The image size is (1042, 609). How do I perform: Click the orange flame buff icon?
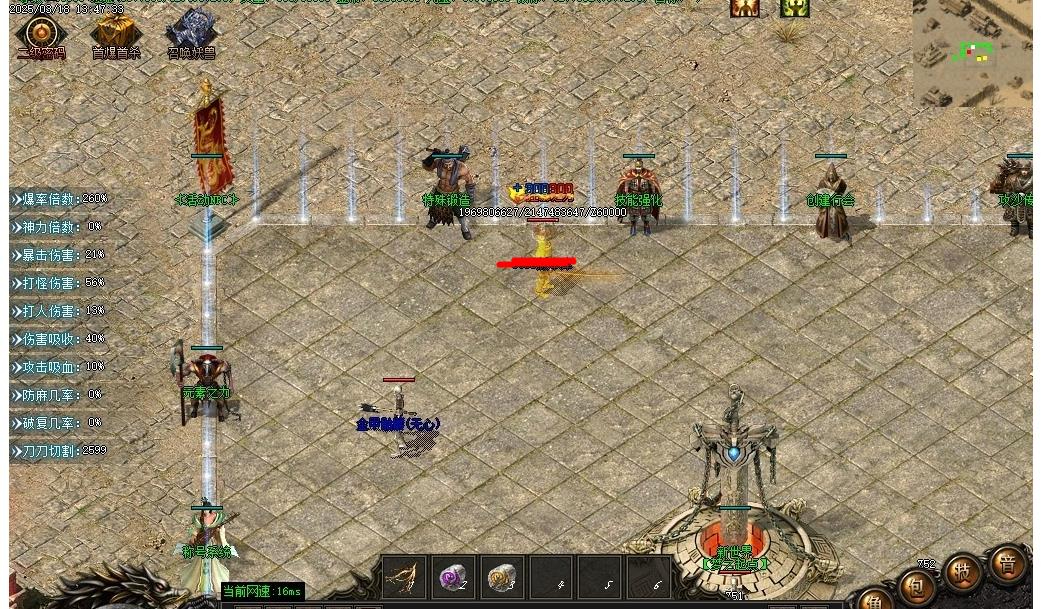click(x=744, y=8)
